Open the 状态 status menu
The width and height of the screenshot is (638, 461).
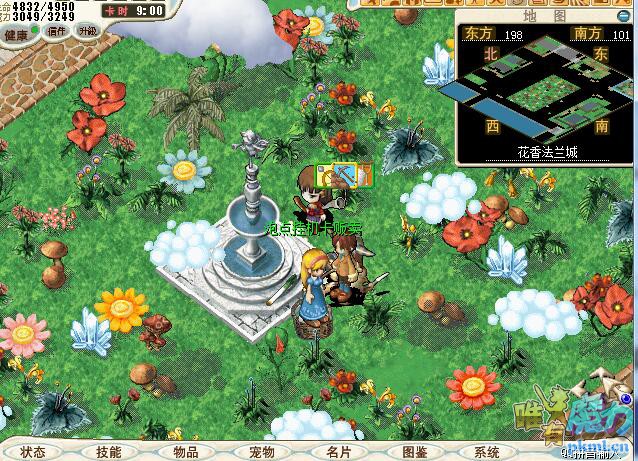33,452
